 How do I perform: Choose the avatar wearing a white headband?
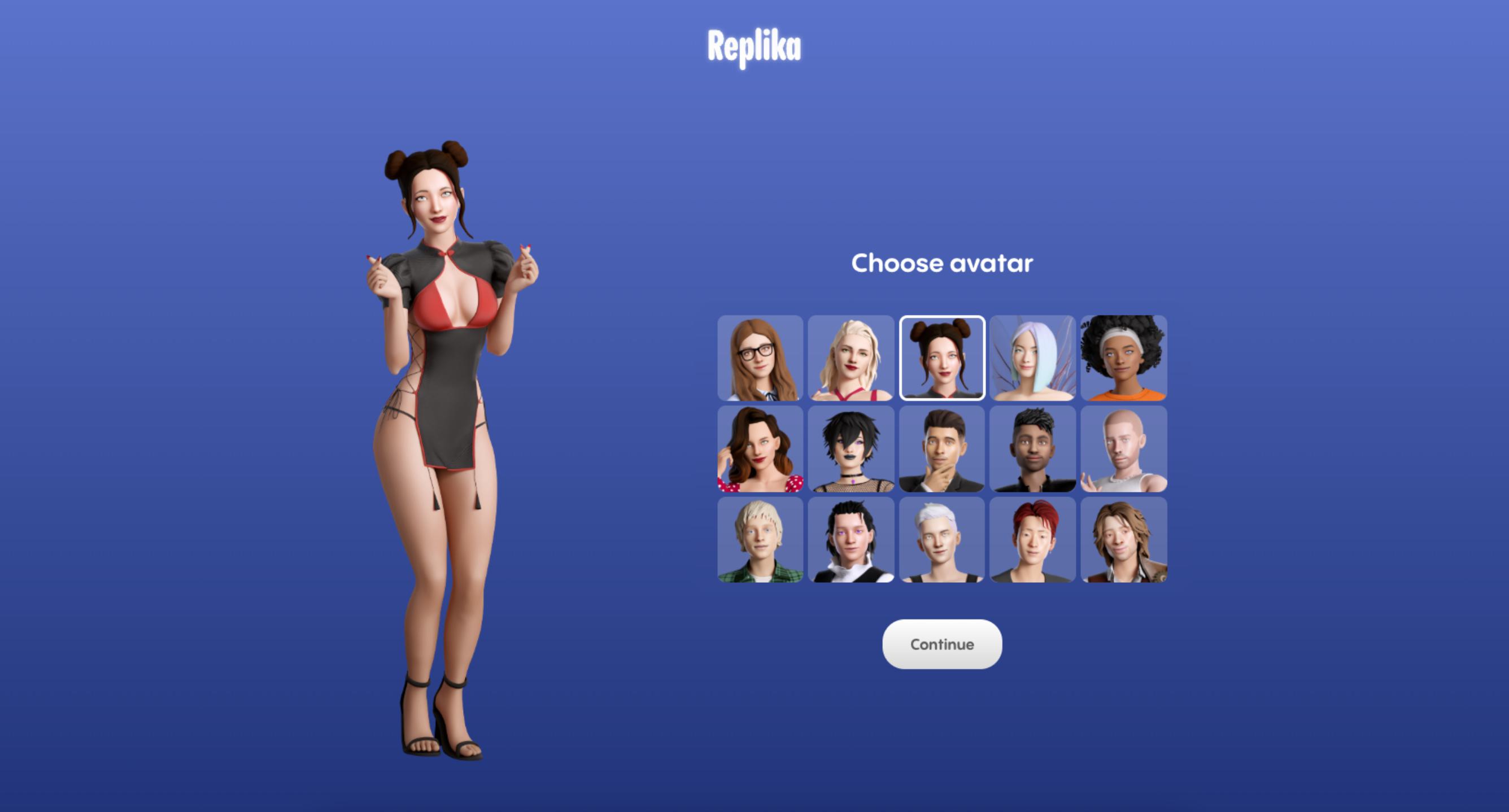(x=1123, y=359)
